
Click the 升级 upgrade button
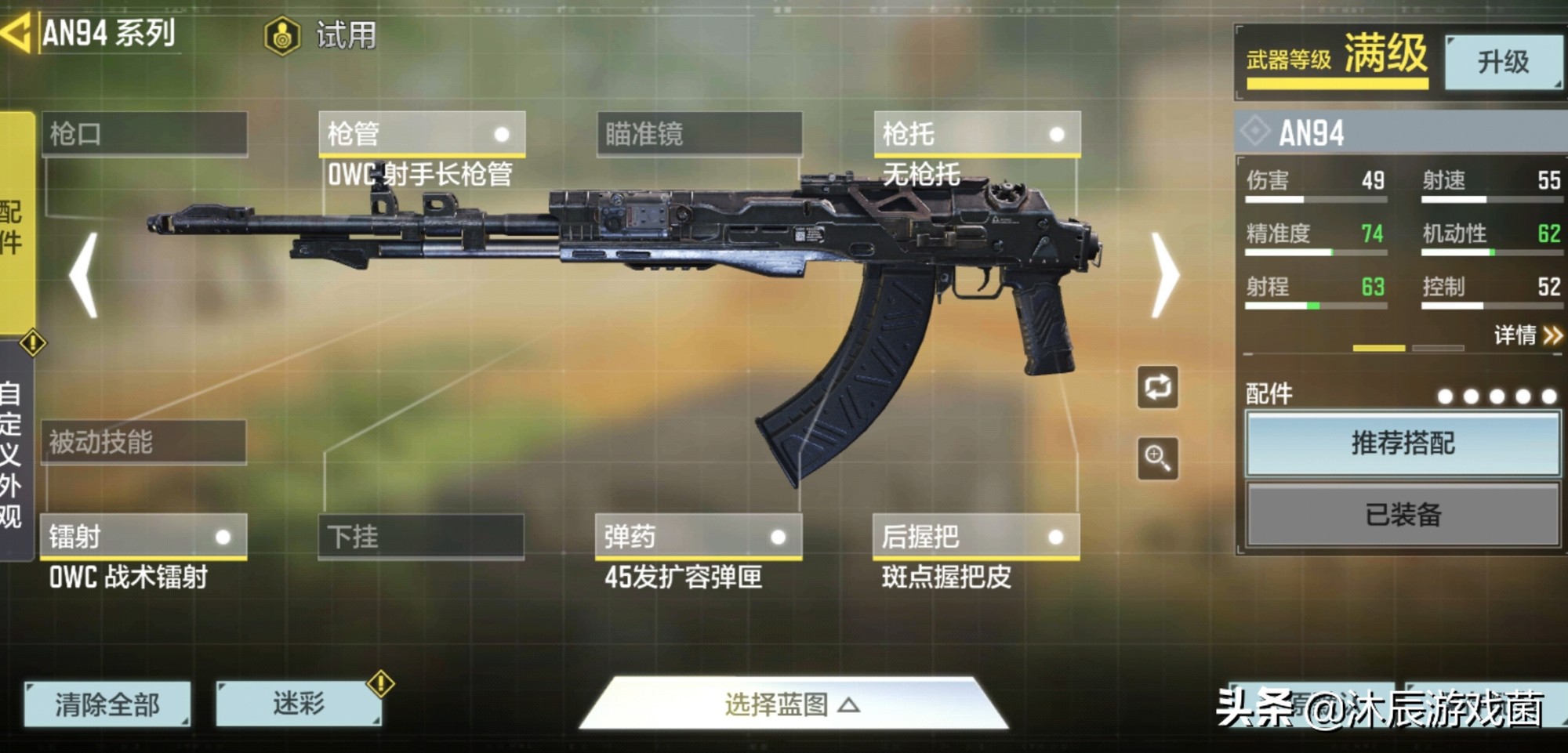click(x=1503, y=62)
